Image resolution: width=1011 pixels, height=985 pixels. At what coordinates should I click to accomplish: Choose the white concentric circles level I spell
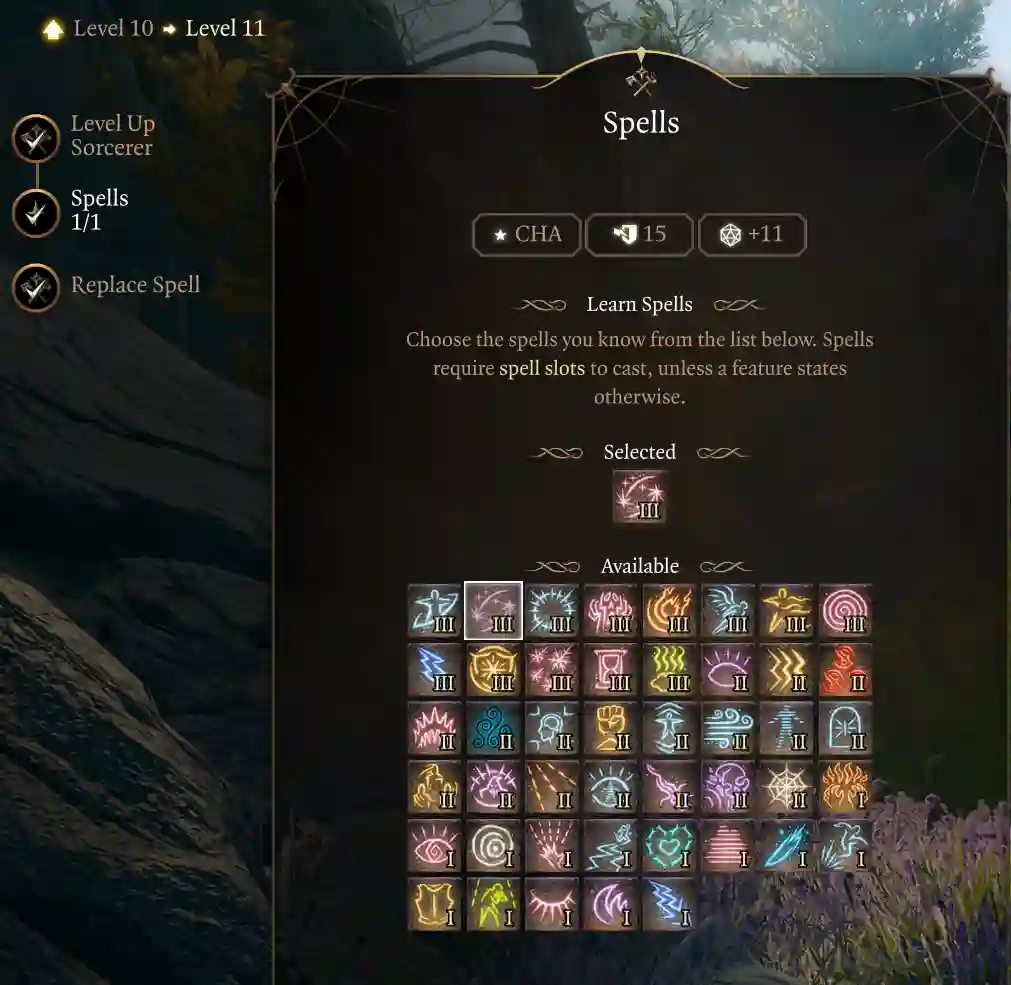(493, 846)
